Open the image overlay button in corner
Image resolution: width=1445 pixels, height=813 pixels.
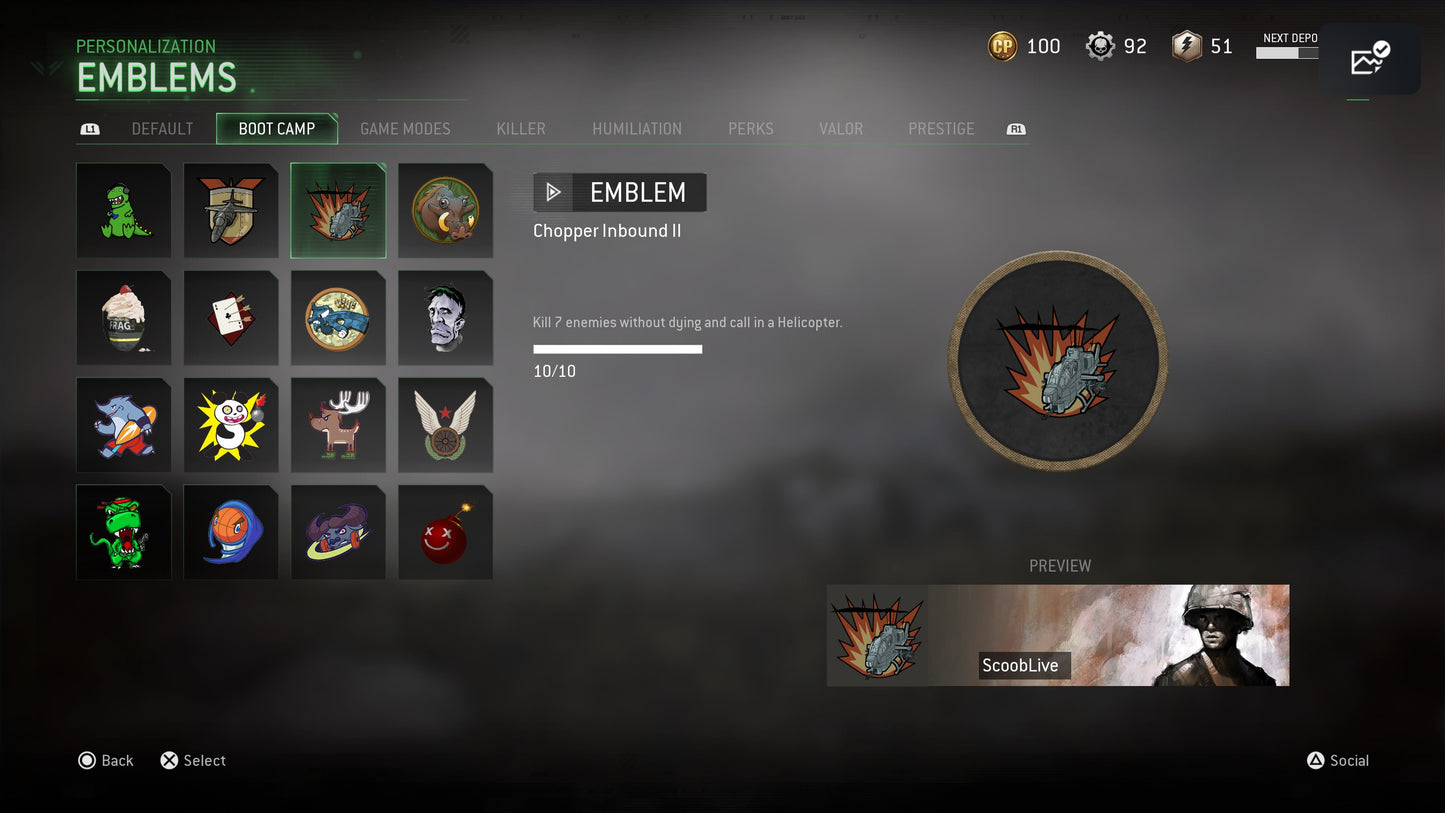click(x=1369, y=60)
